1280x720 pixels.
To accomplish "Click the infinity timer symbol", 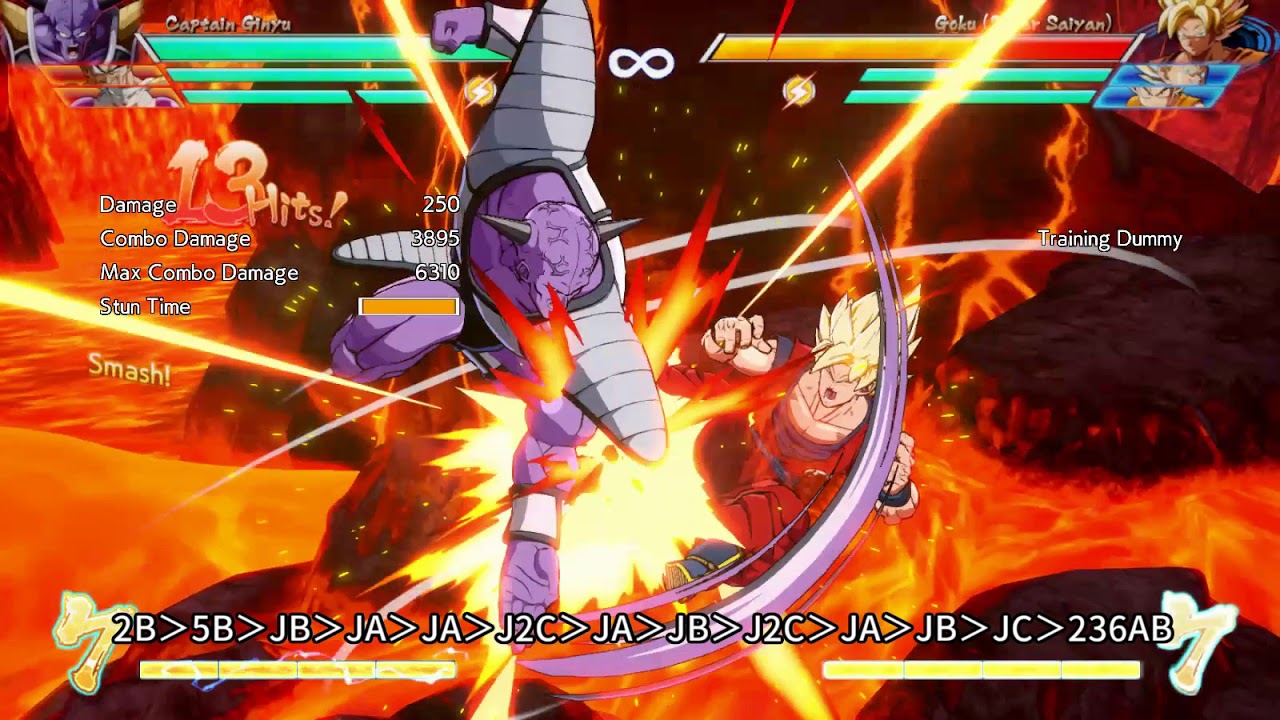I will 640,62.
